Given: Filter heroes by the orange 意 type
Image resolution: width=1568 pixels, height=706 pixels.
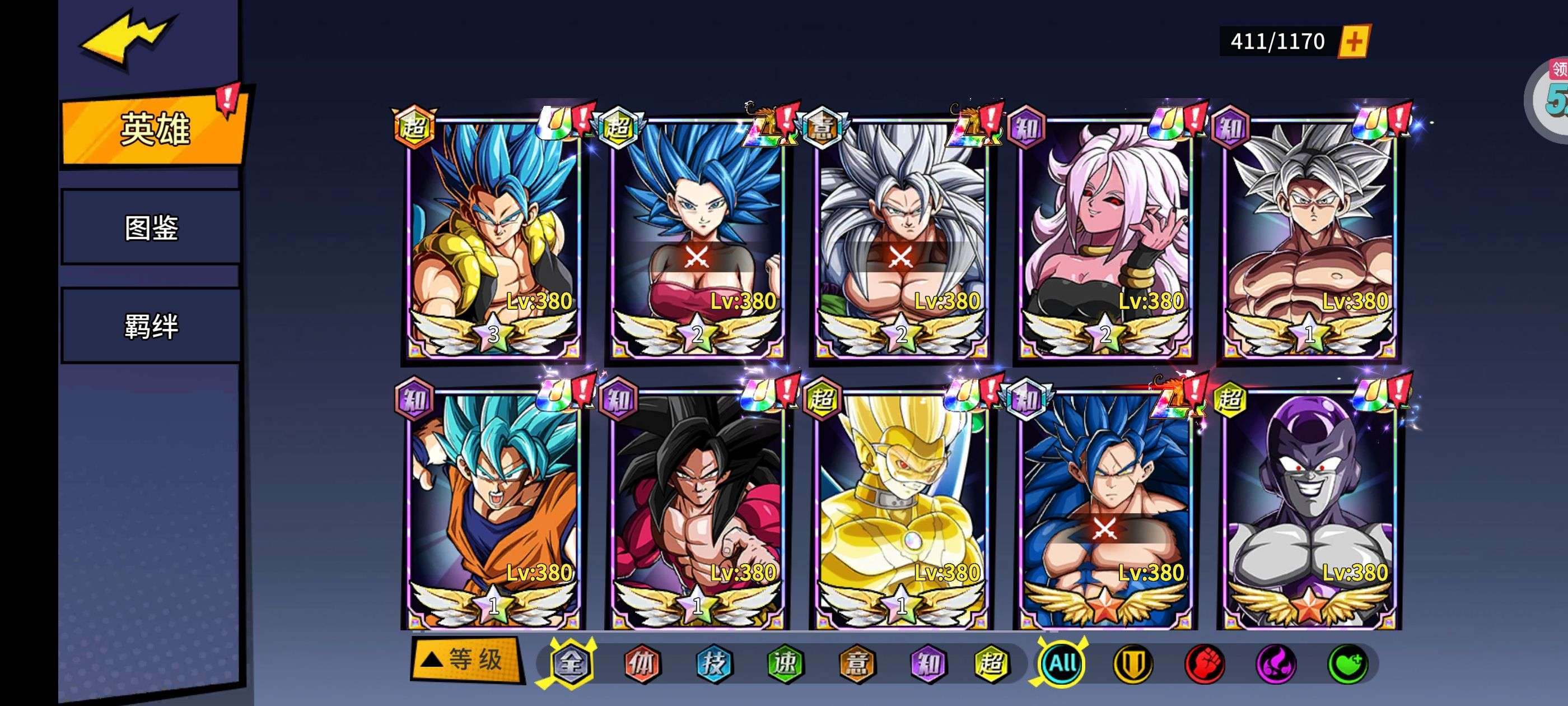Looking at the screenshot, I should (x=857, y=663).
